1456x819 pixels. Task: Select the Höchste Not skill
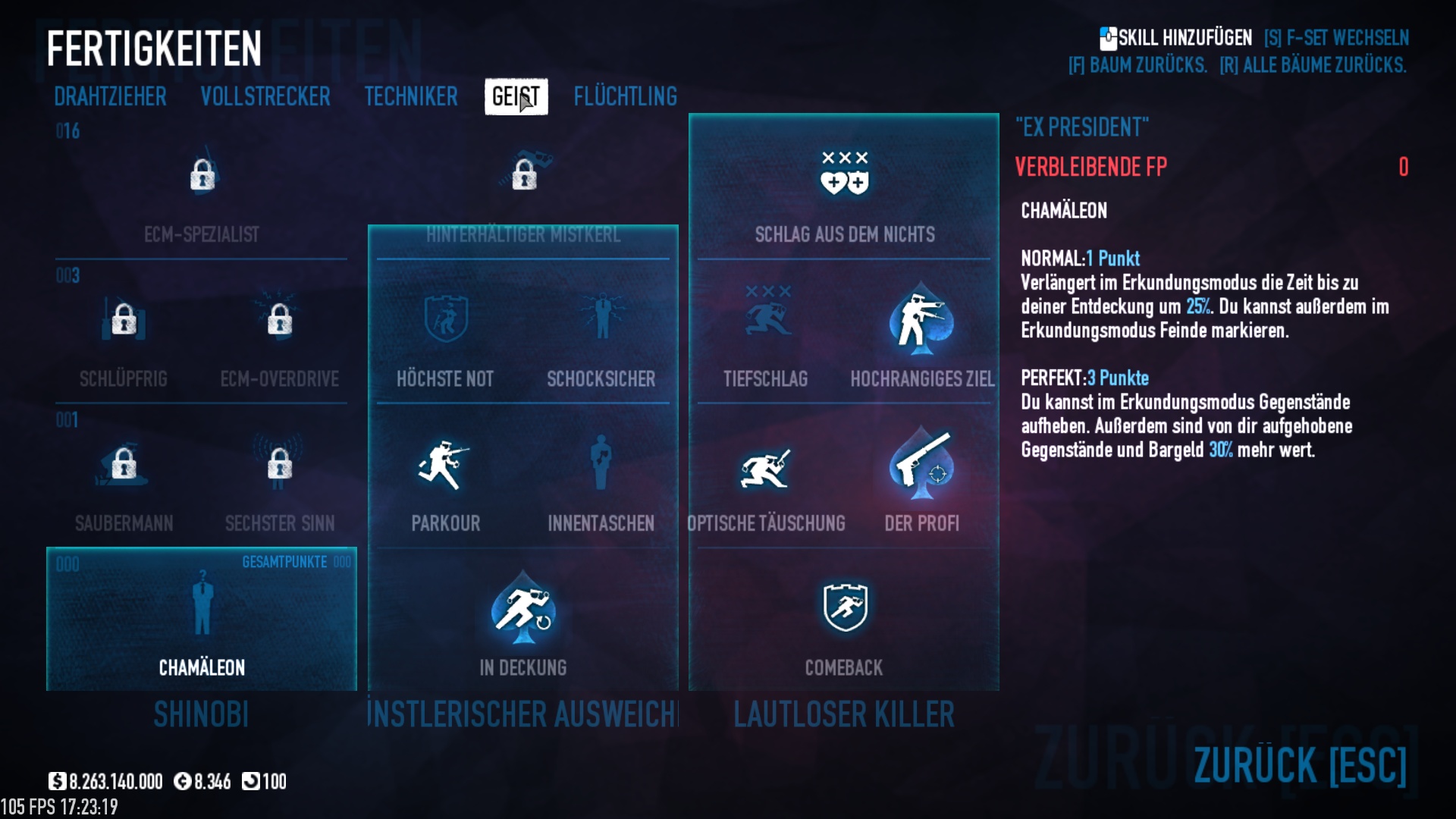[x=445, y=320]
